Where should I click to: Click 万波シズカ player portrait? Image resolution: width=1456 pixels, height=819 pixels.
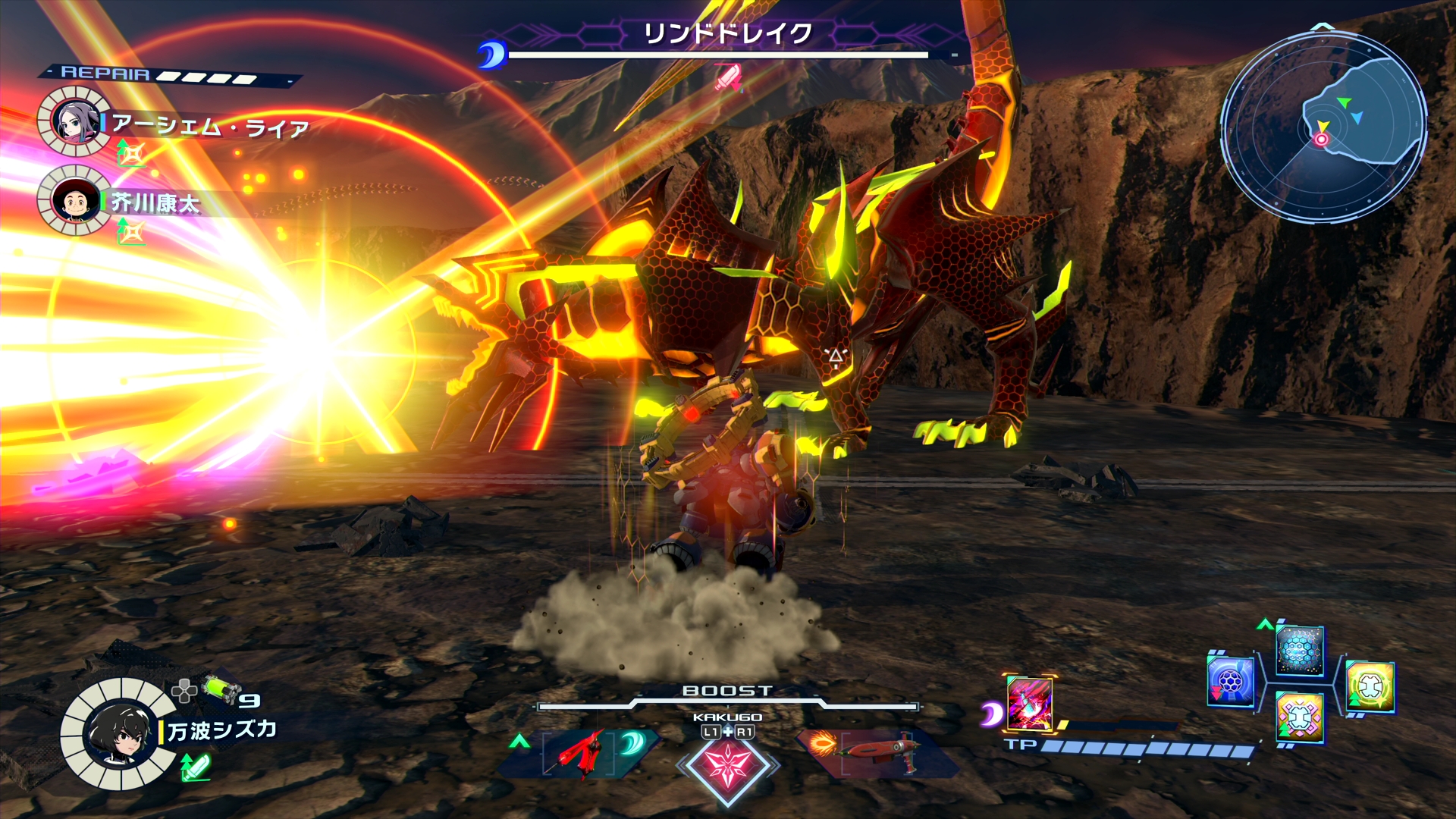[118, 733]
